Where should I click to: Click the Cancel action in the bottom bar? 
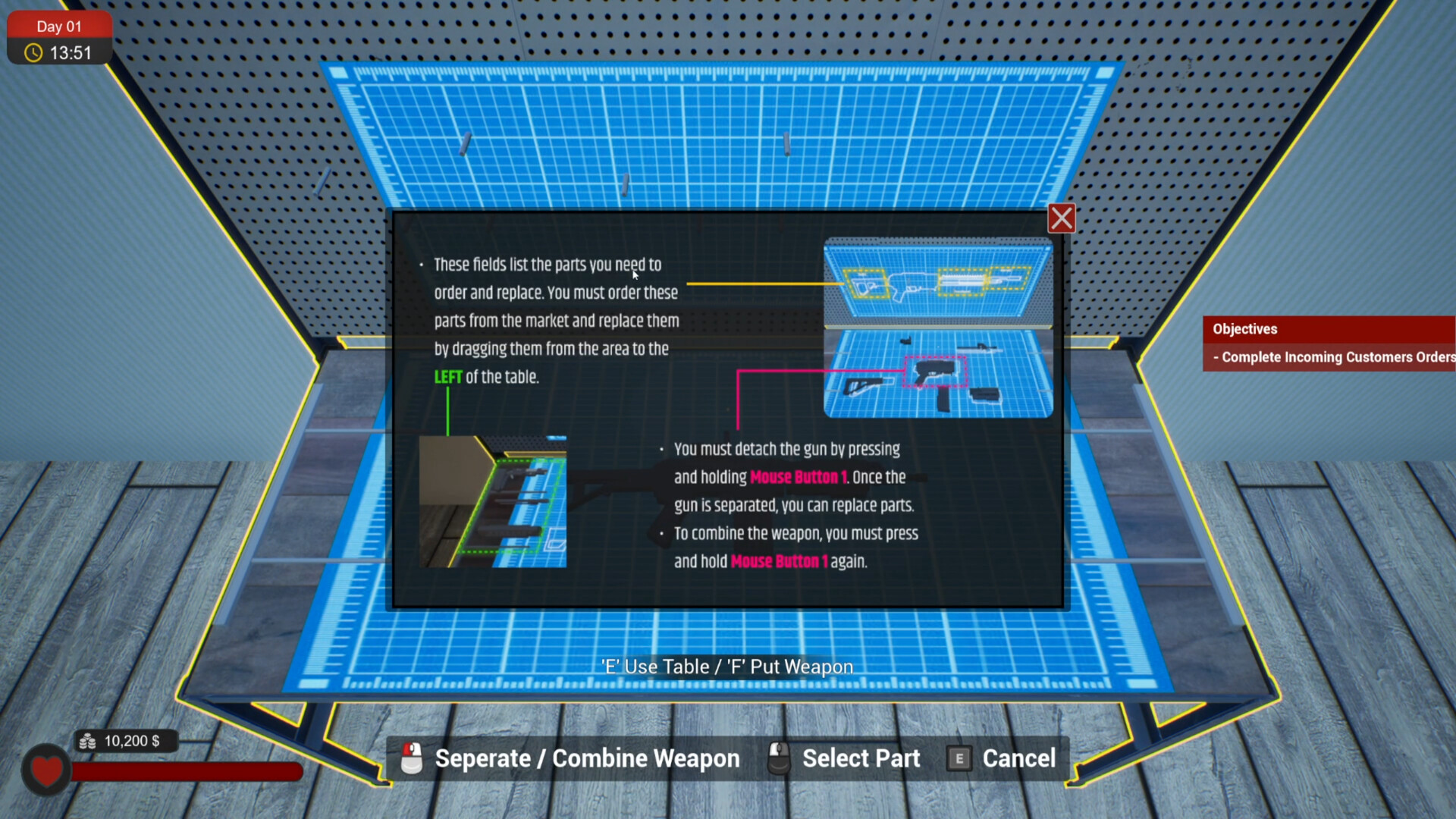click(x=1018, y=758)
